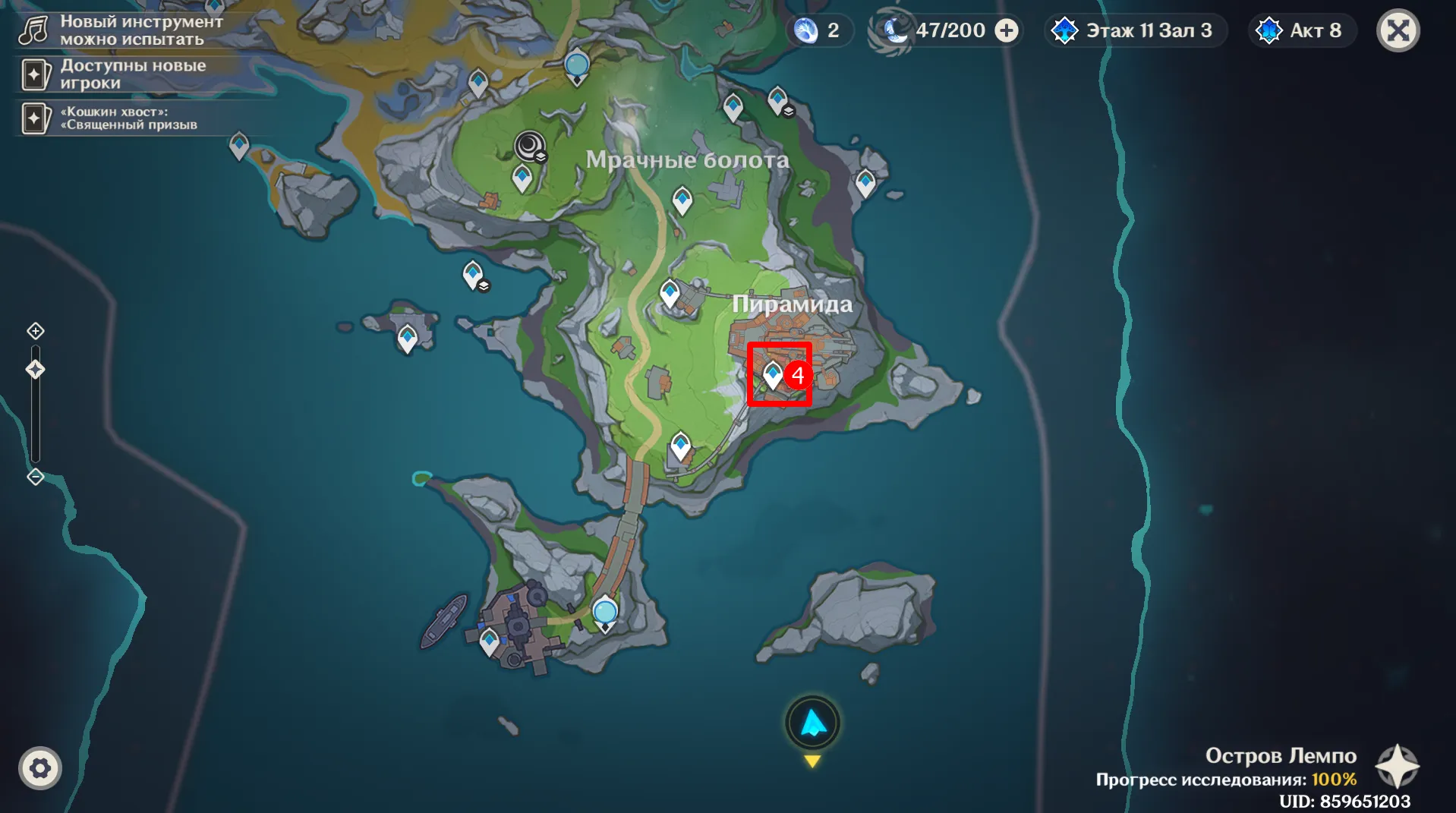The width and height of the screenshot is (1456, 813).
Task: Zoom in the map with the top slider button
Action: (36, 331)
